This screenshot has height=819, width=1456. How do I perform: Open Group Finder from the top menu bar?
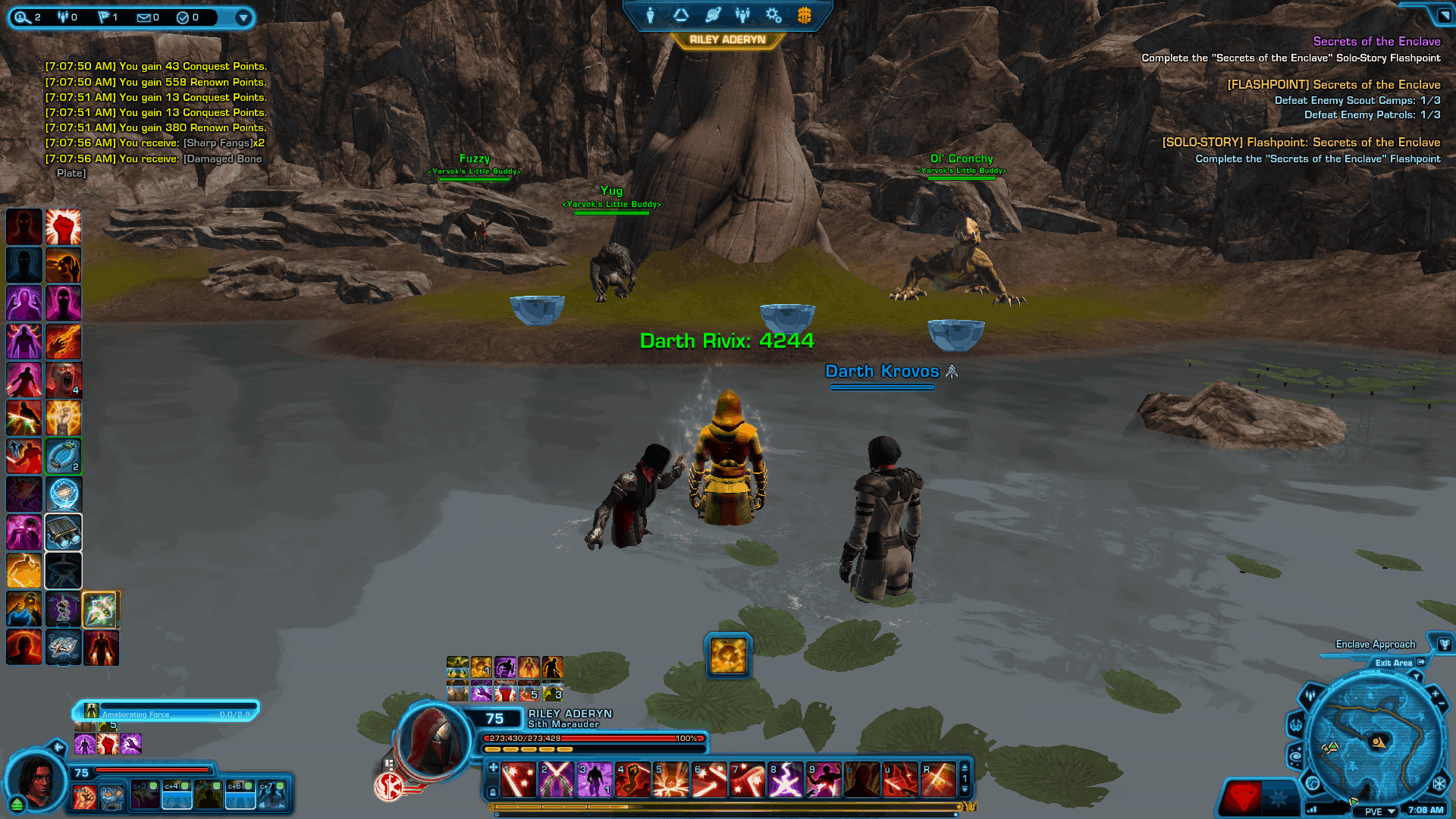click(x=743, y=15)
